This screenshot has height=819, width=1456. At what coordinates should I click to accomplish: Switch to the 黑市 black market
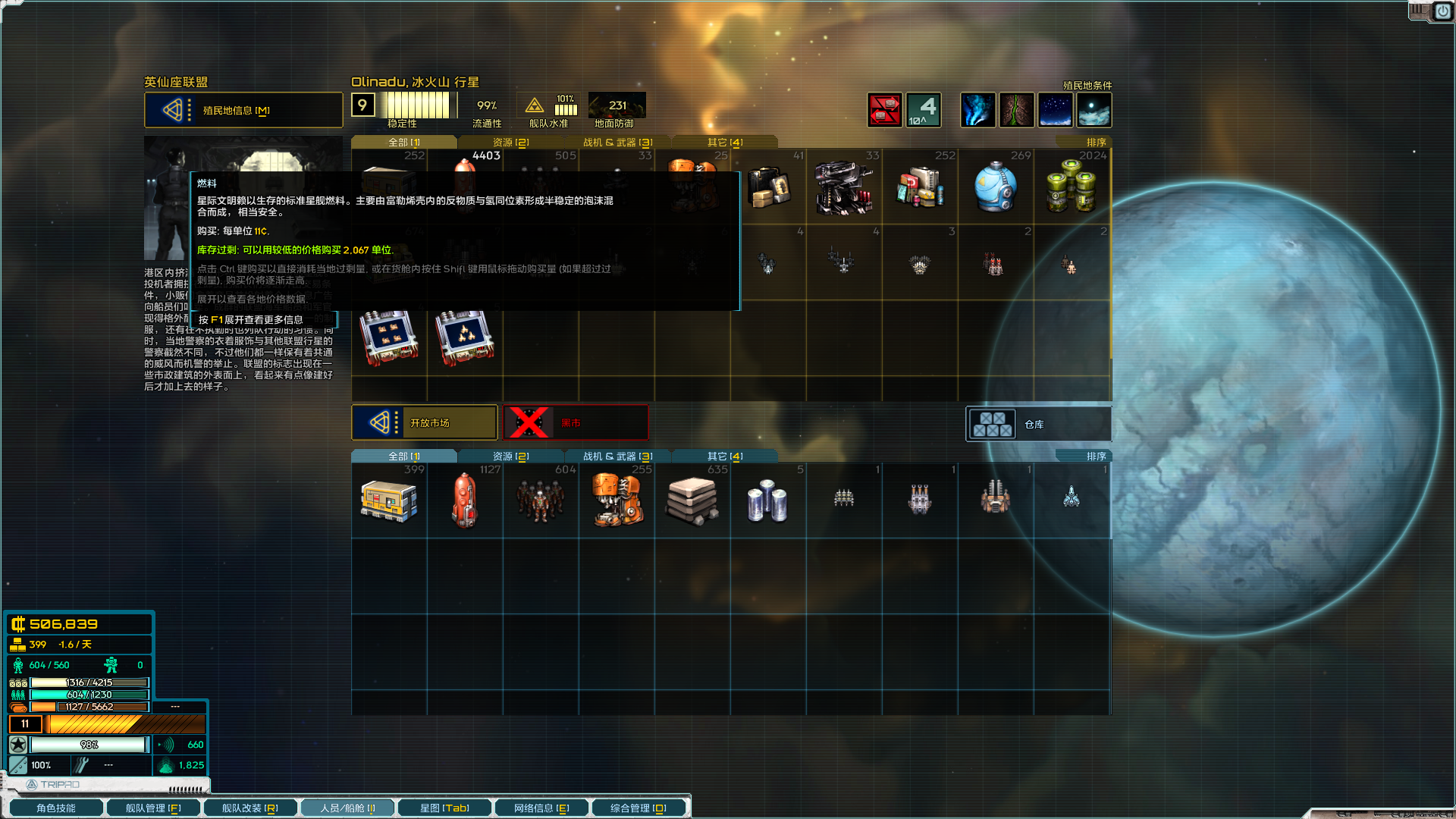[x=576, y=422]
